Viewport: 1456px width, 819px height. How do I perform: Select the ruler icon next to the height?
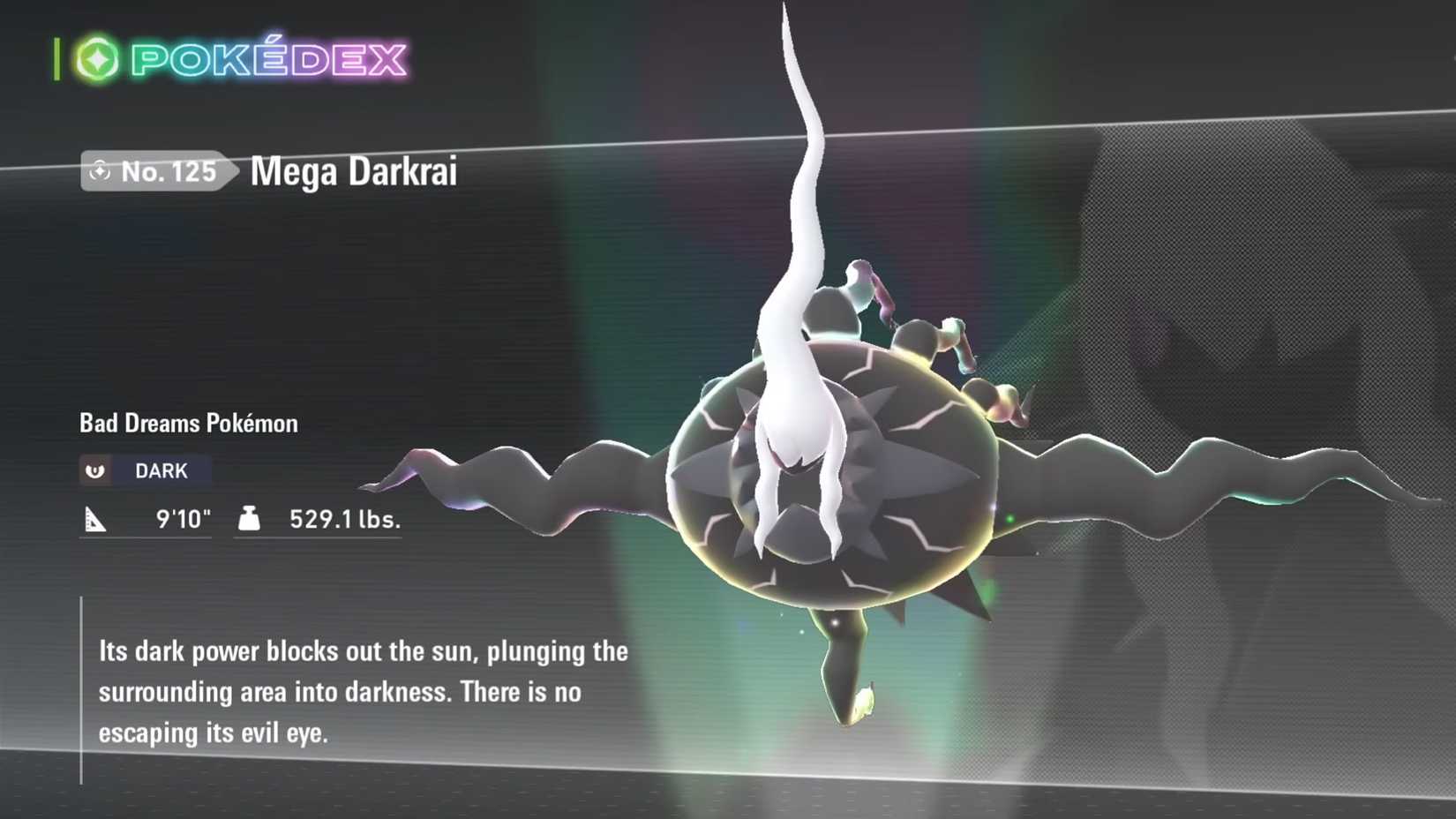point(99,520)
